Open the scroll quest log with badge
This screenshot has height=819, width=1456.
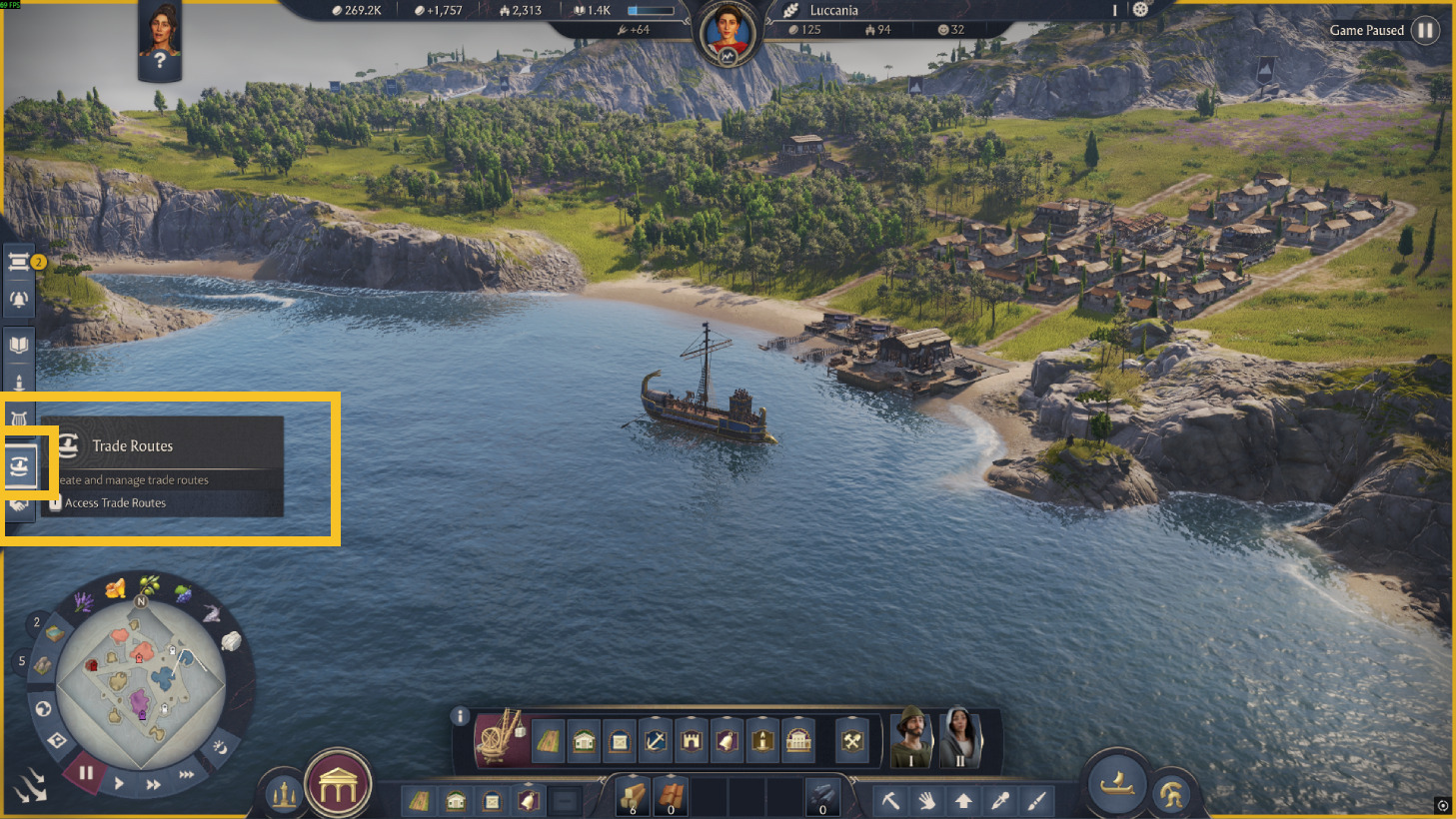click(20, 263)
